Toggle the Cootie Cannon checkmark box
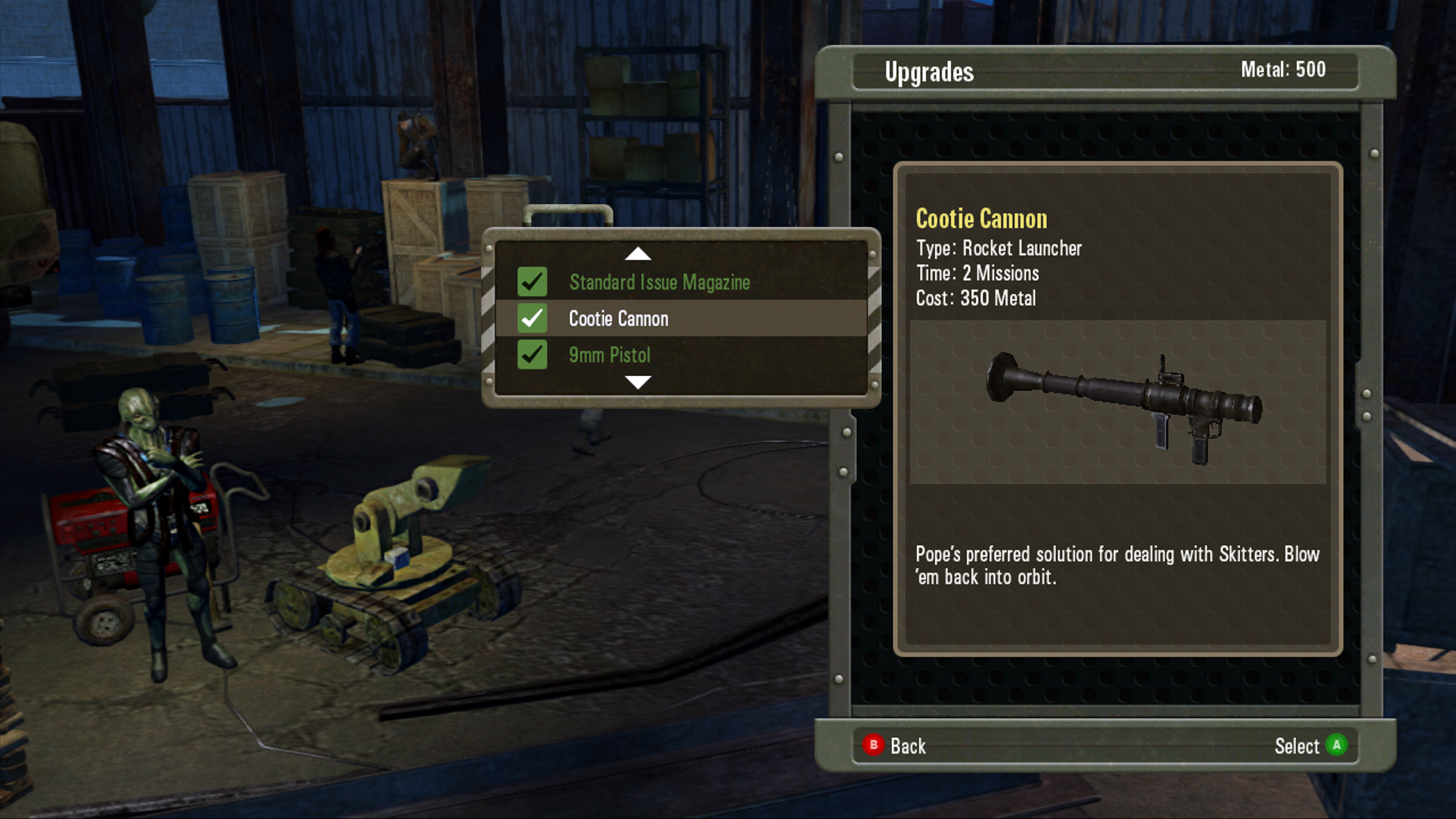The image size is (1456, 819). click(532, 318)
